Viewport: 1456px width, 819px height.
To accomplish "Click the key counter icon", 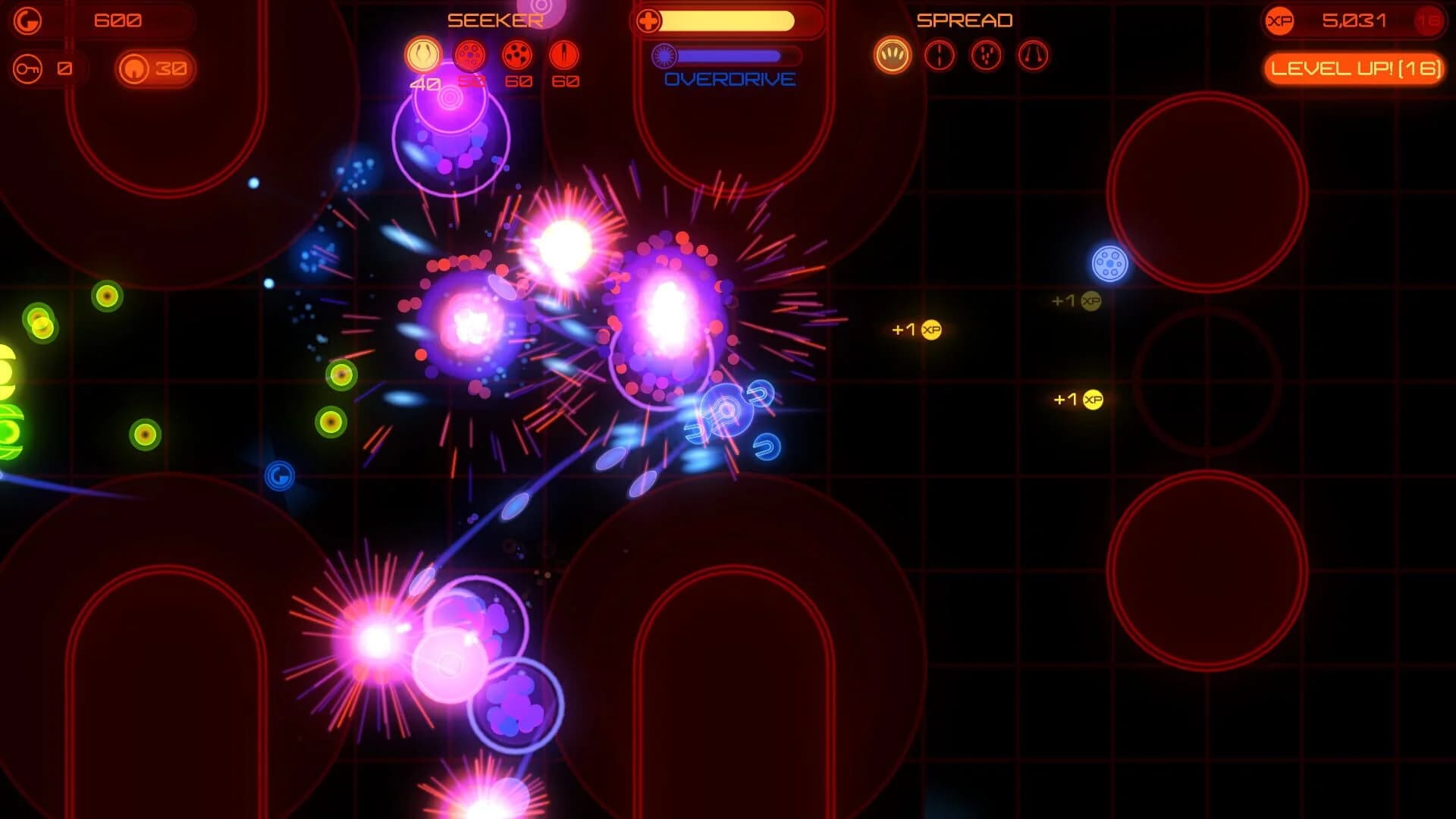I will 27,67.
